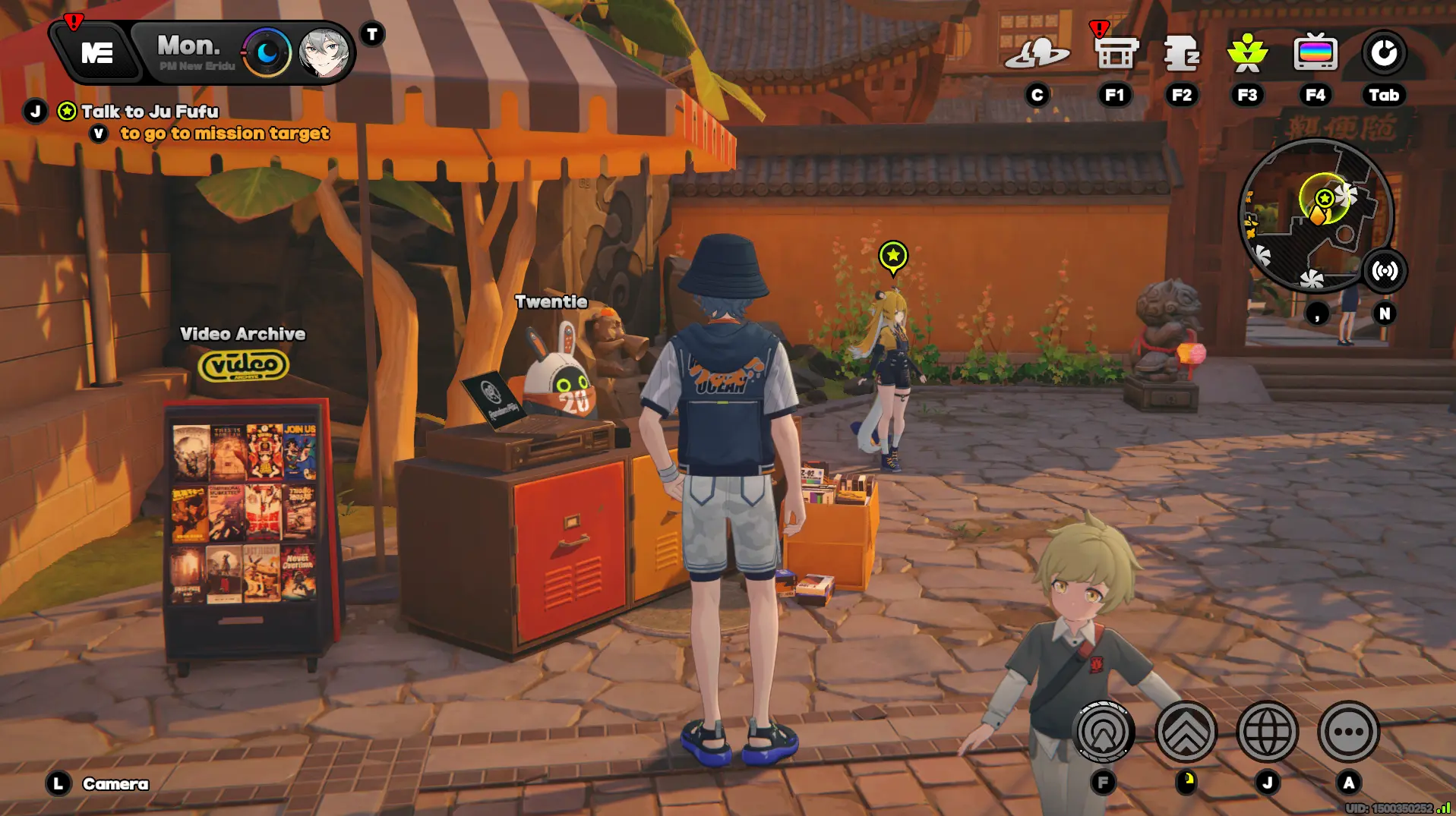Open the three-dots more options button
Screen dimensions: 1456x816
(1348, 732)
